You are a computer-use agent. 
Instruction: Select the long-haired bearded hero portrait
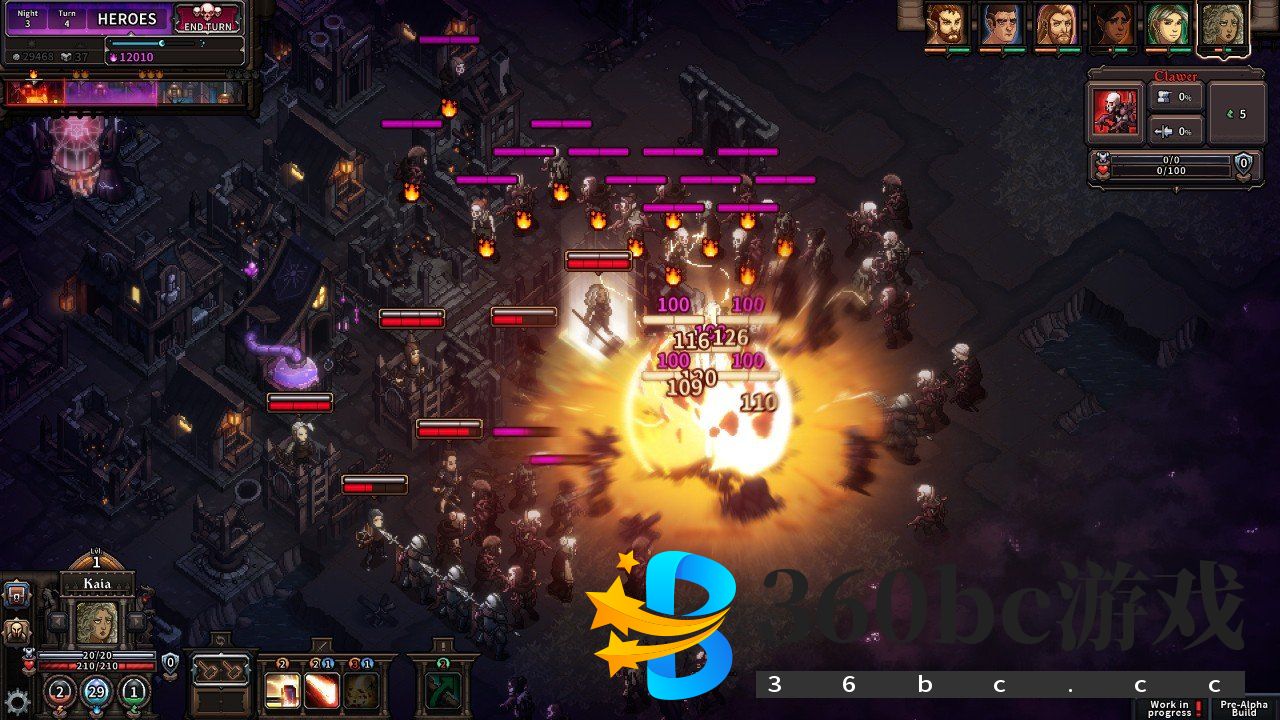(x=1056, y=25)
